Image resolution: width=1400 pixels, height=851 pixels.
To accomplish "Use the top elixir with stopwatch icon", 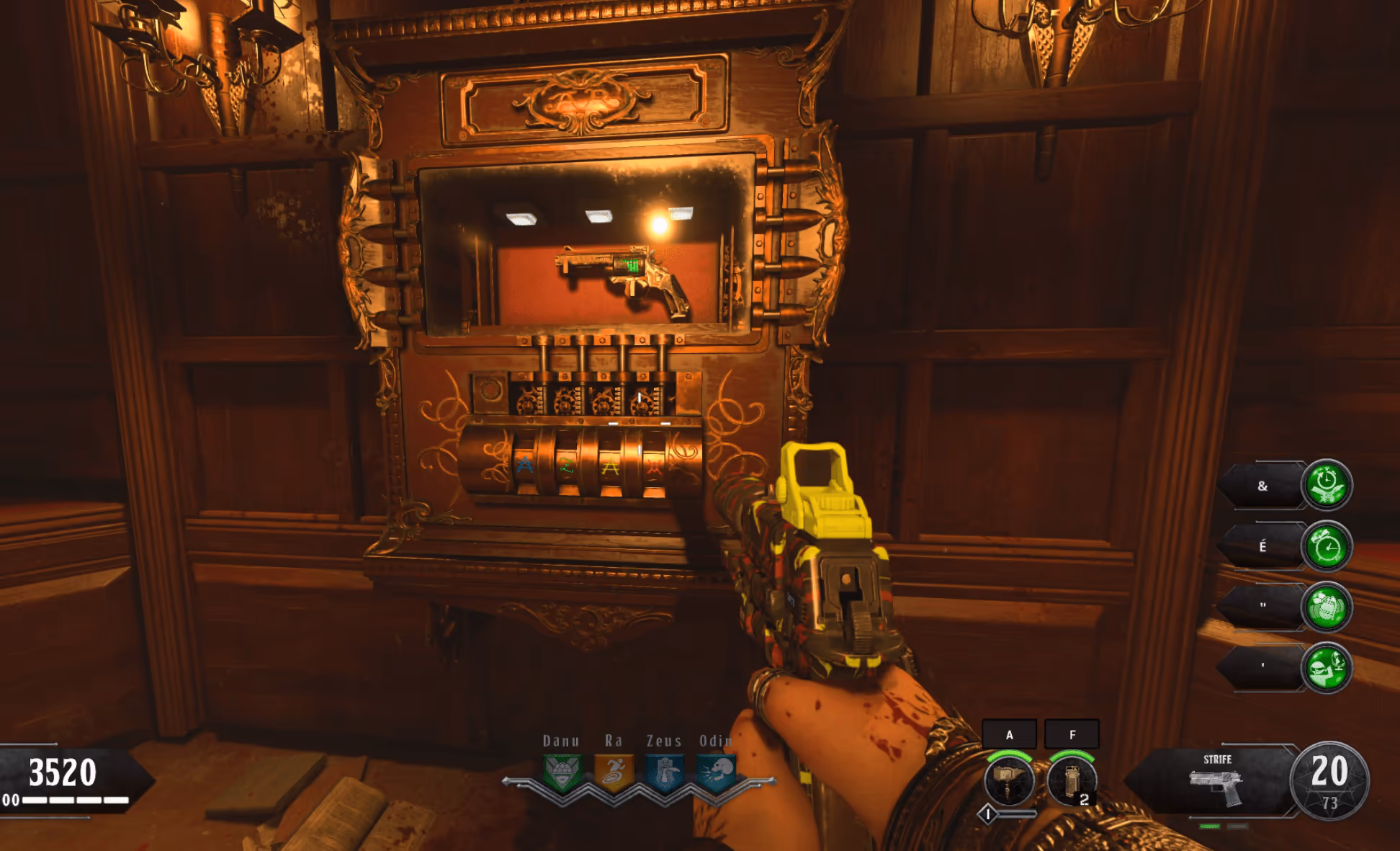I will click(x=1327, y=485).
